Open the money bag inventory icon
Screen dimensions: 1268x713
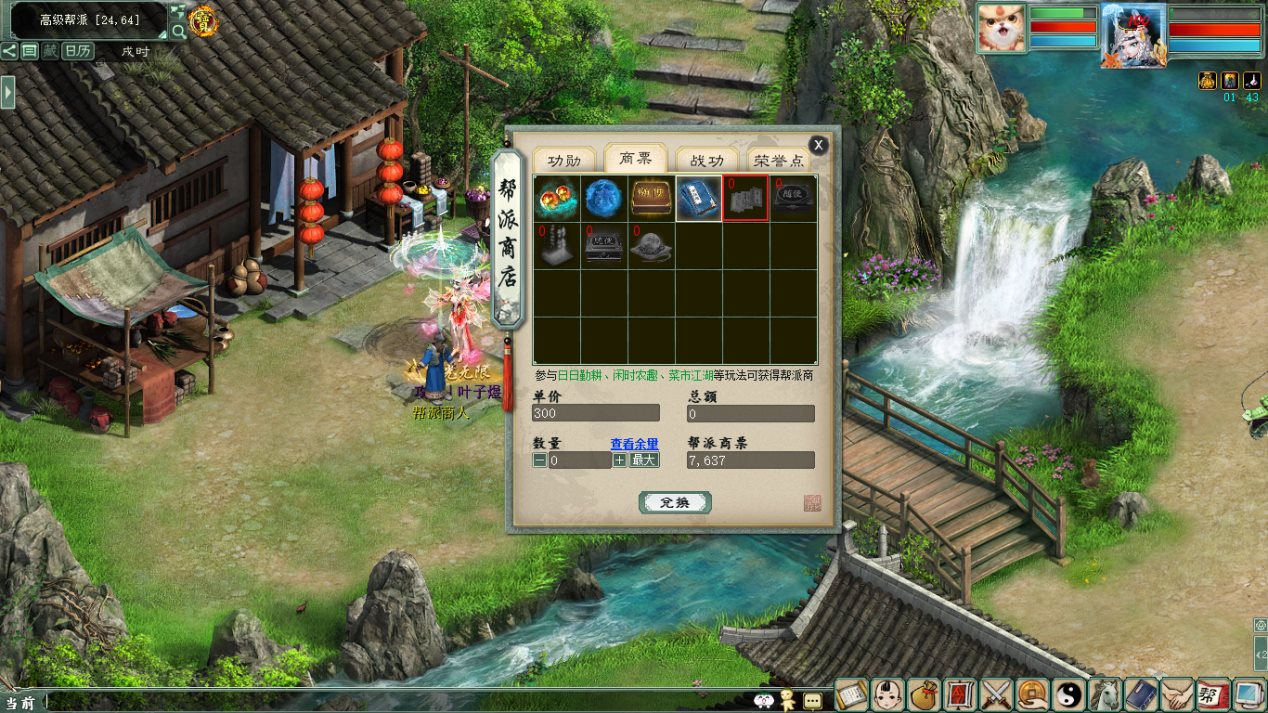(923, 693)
